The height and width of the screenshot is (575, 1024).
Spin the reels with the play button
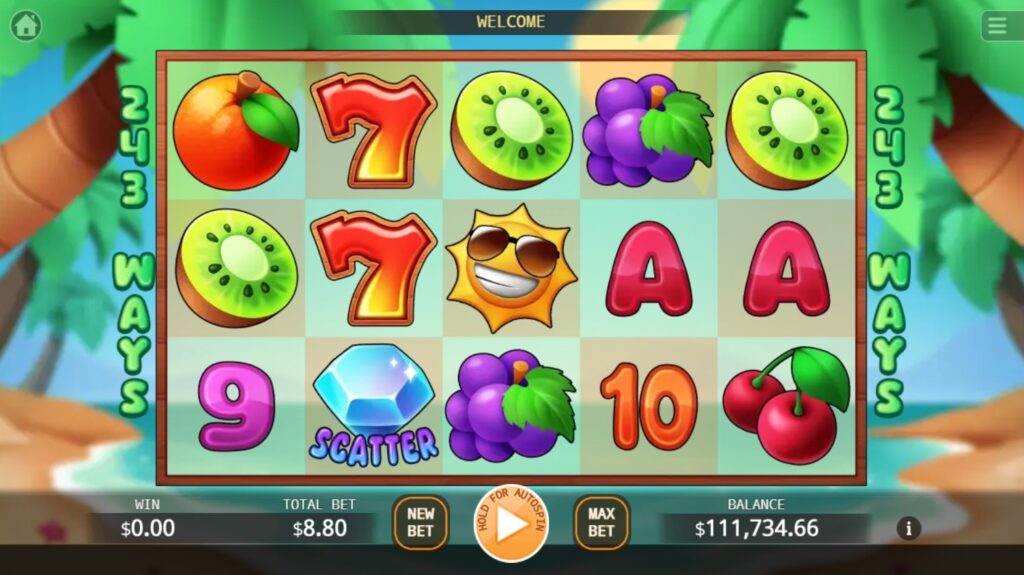pos(511,523)
